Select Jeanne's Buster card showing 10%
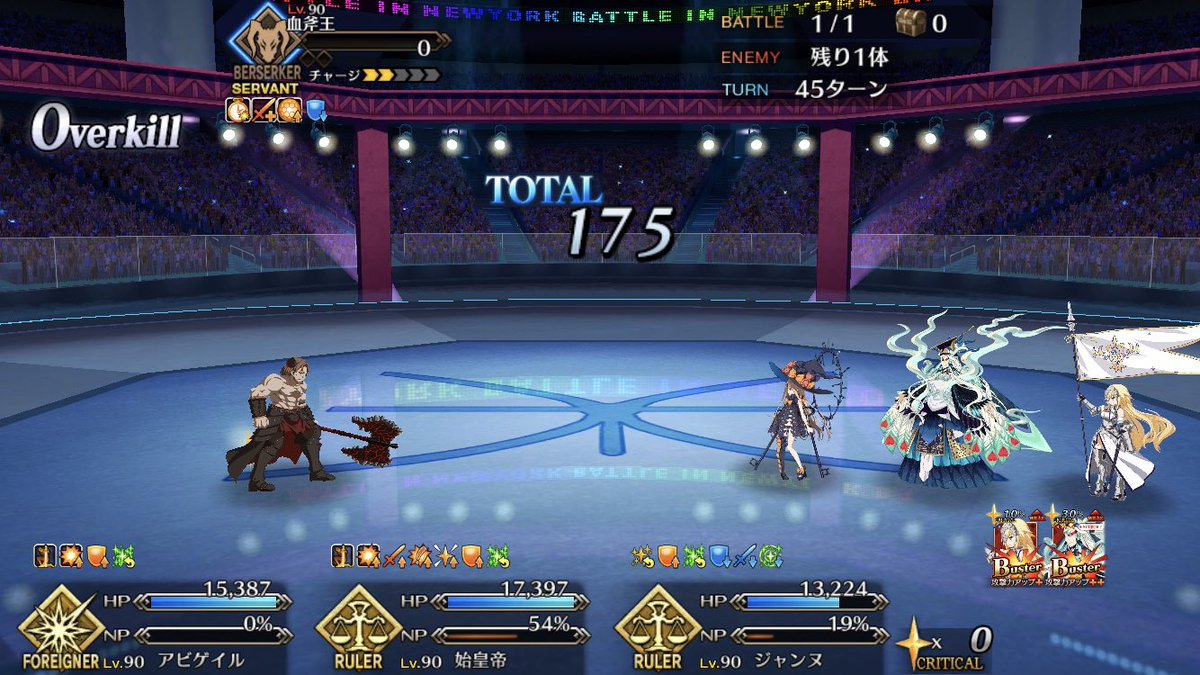This screenshot has height=675, width=1200. coord(1020,548)
